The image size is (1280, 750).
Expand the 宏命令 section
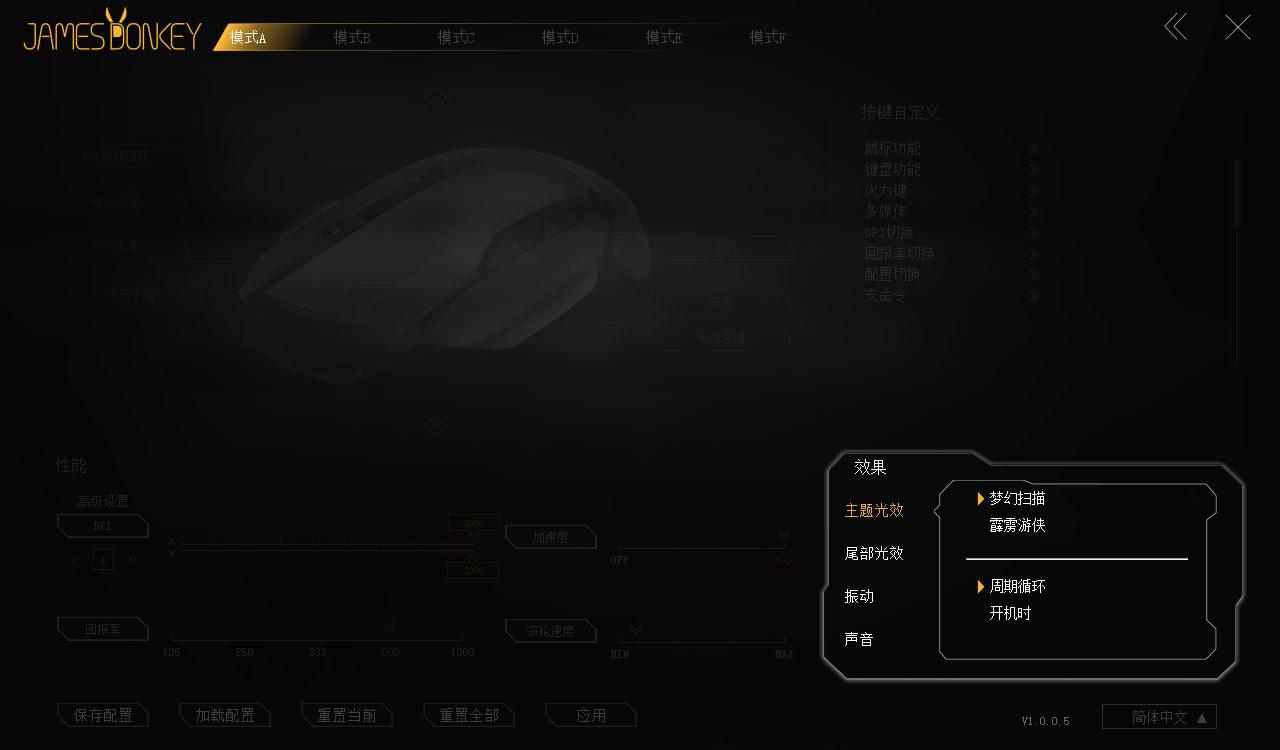(884, 295)
